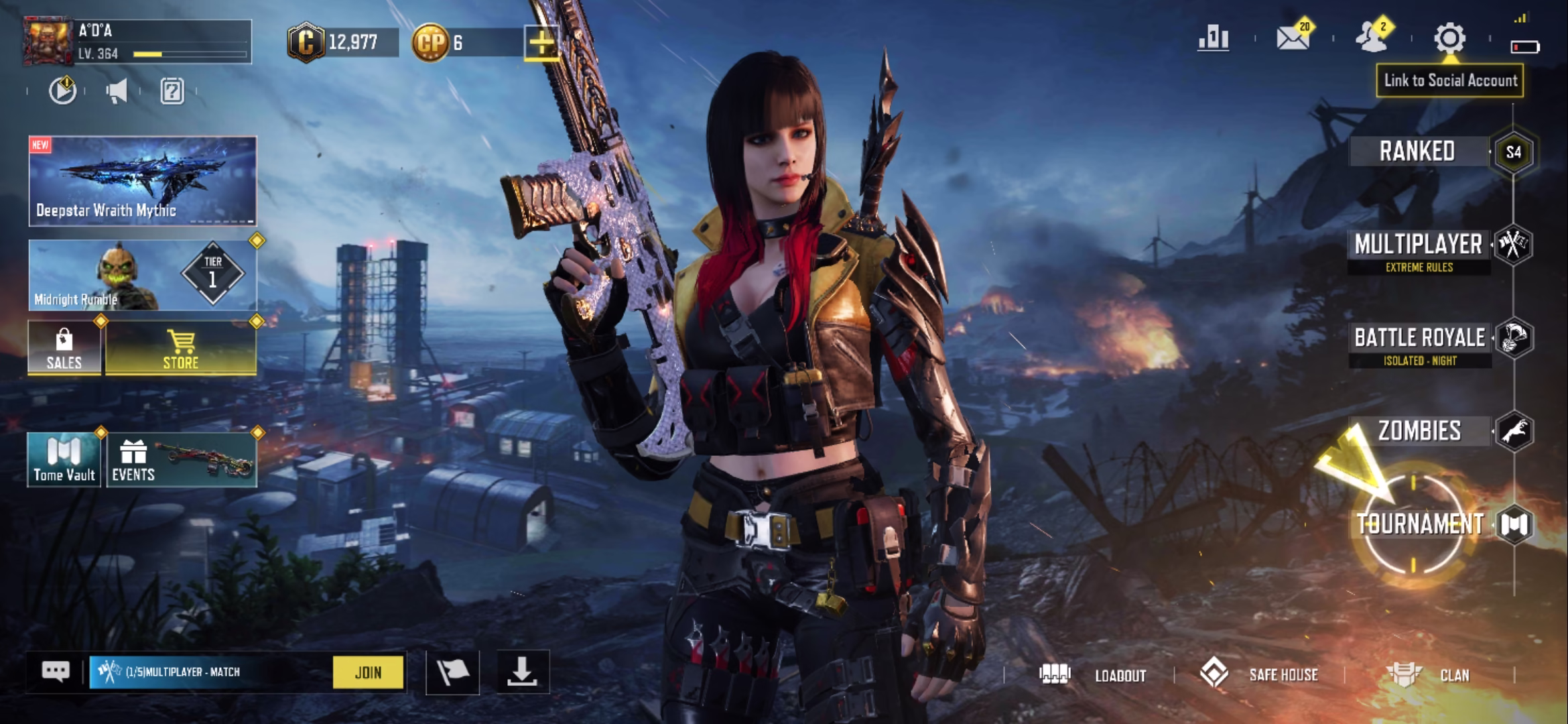
Task: Open the settings gear icon
Action: tap(1449, 39)
